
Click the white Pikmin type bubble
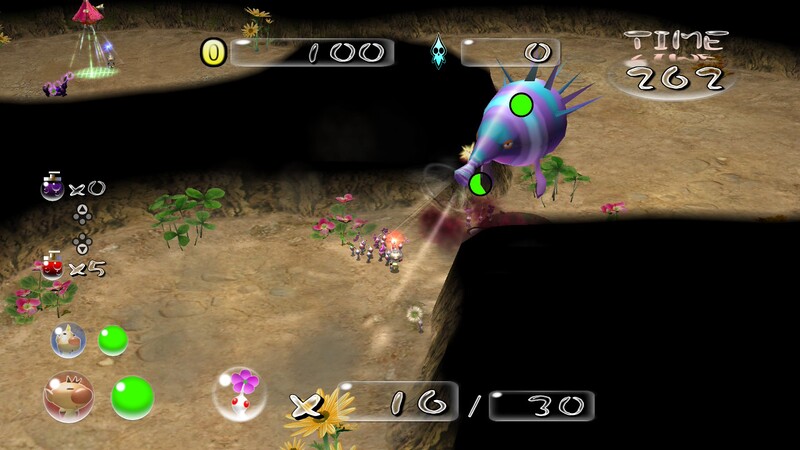(240, 393)
